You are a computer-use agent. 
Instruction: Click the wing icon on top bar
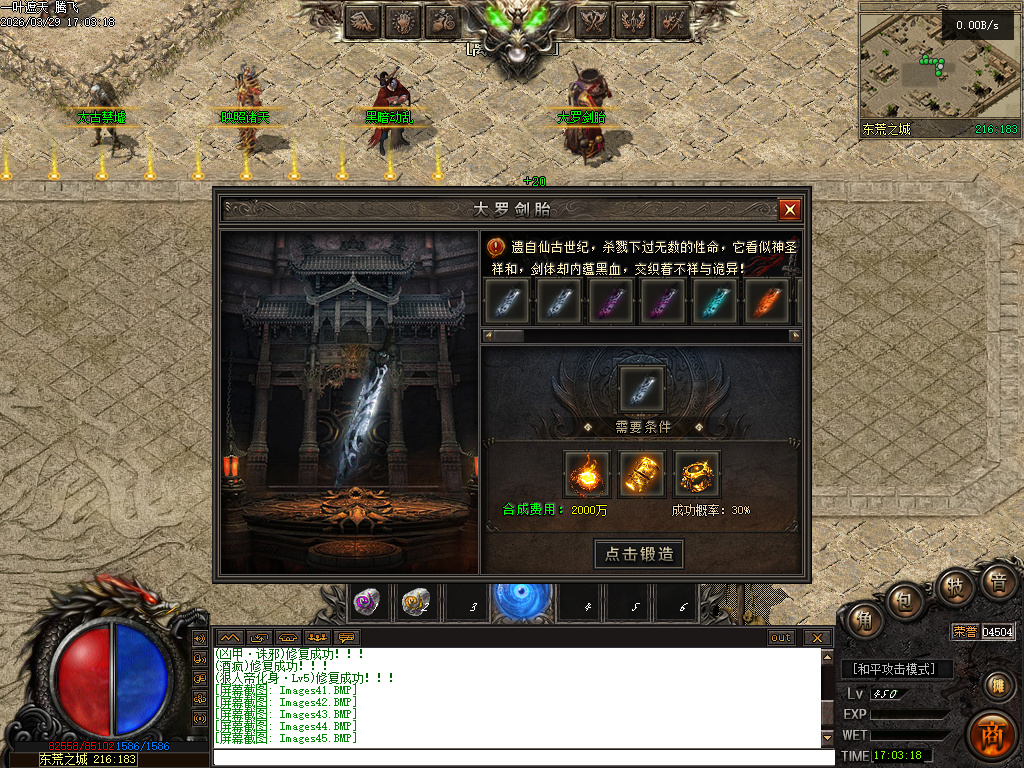[362, 20]
